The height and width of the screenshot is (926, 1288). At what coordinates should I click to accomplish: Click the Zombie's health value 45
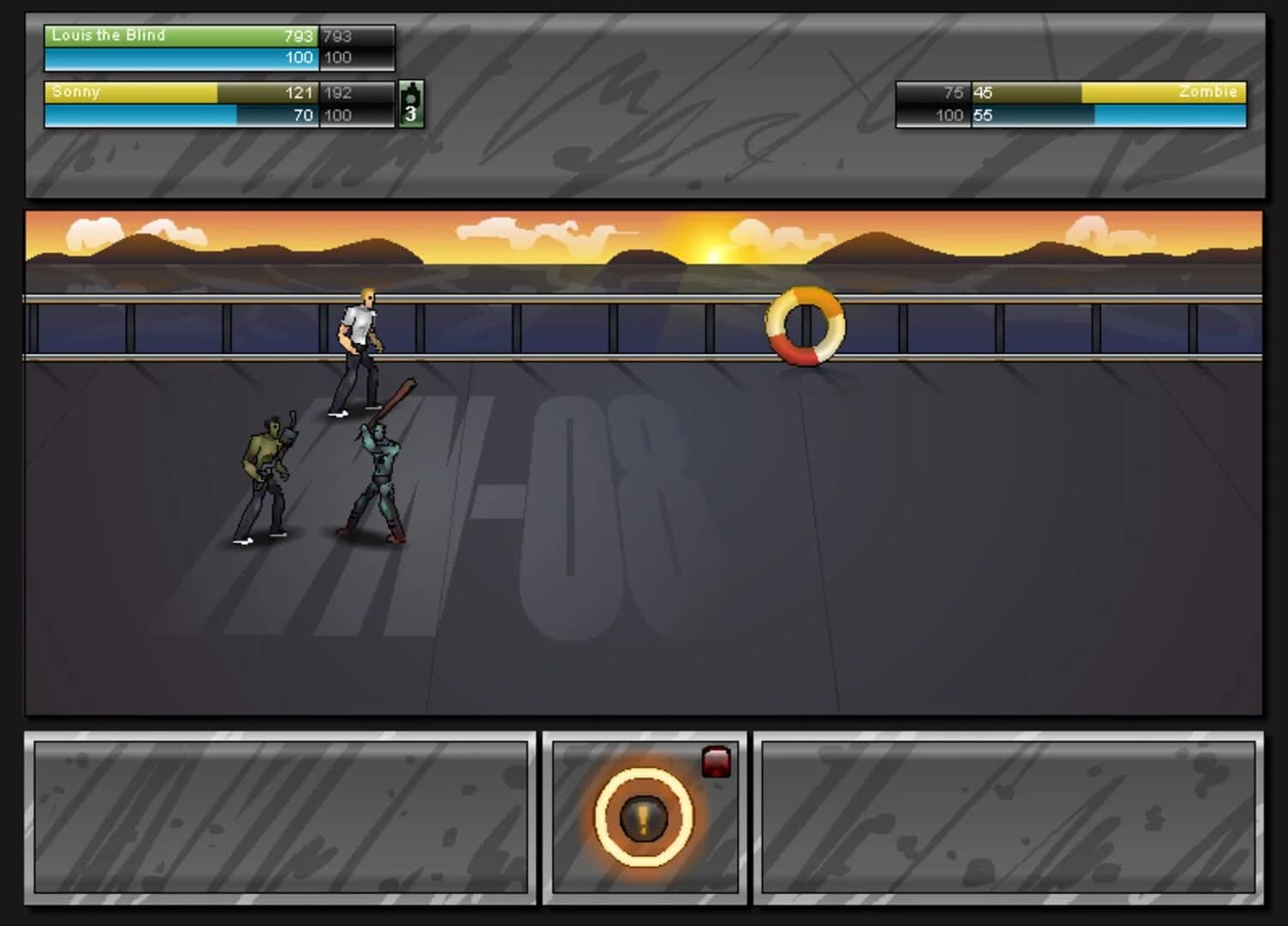point(982,93)
